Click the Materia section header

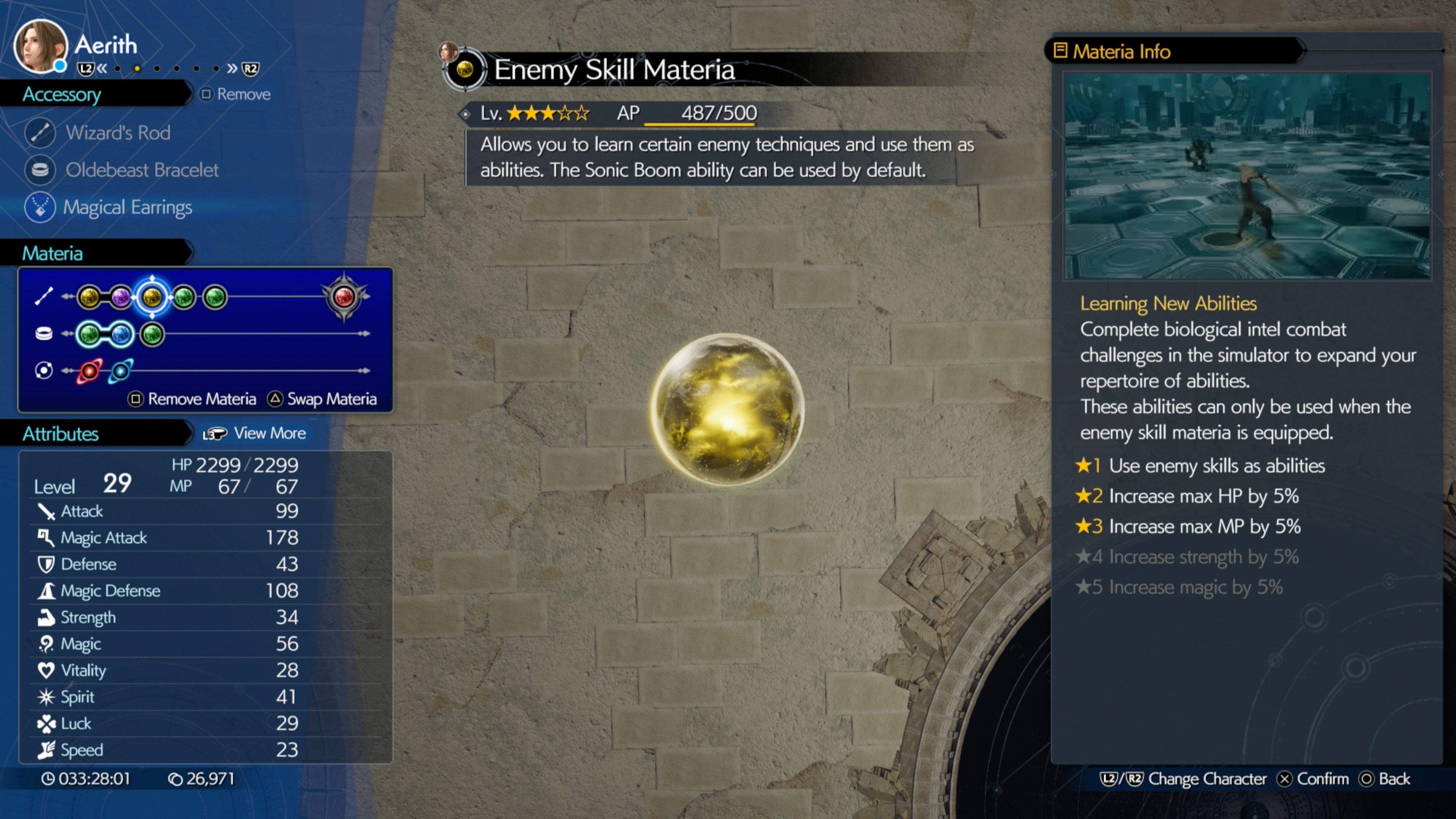[53, 253]
